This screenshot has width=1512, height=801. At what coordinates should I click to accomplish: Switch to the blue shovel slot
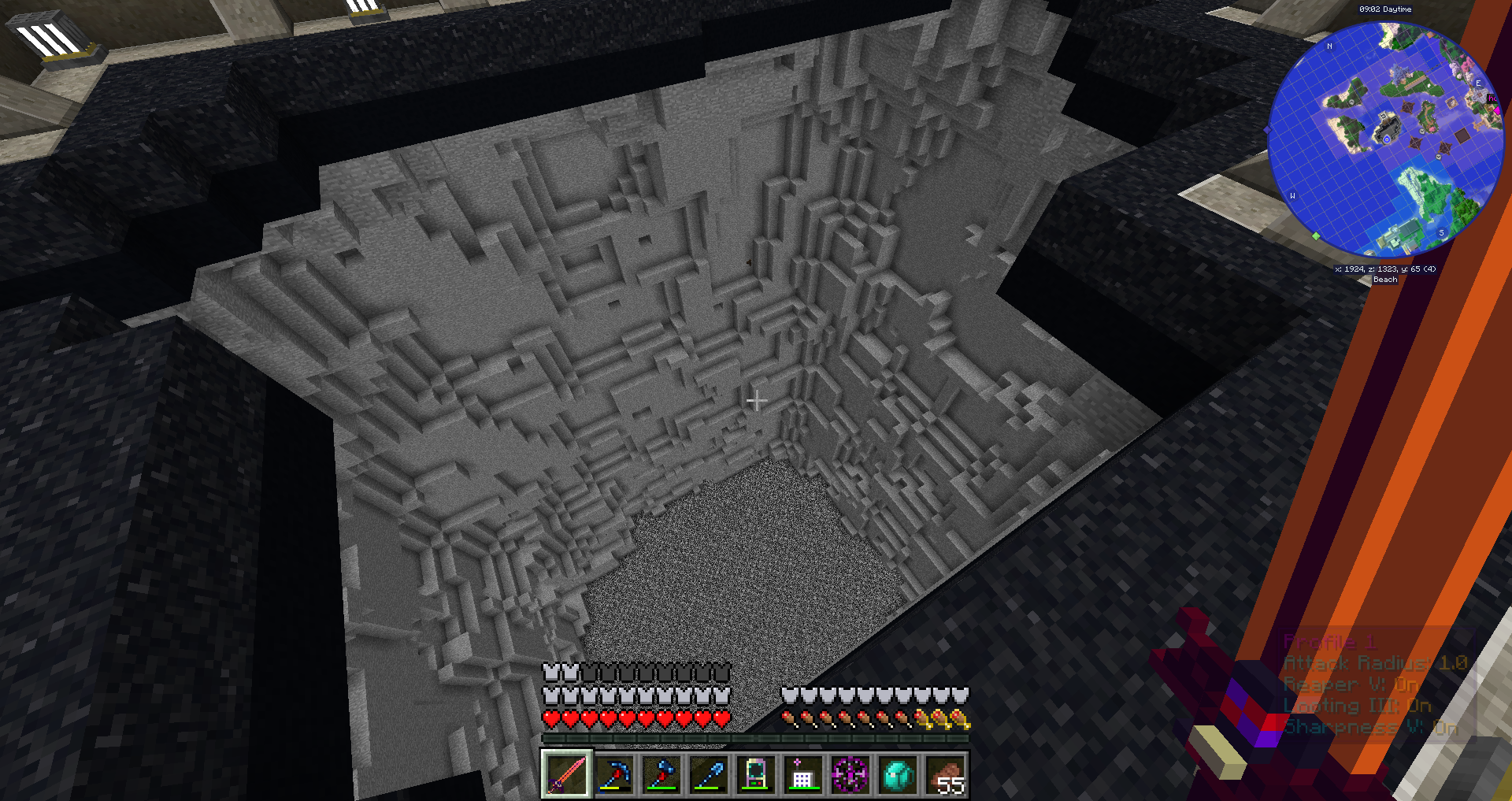point(708,774)
